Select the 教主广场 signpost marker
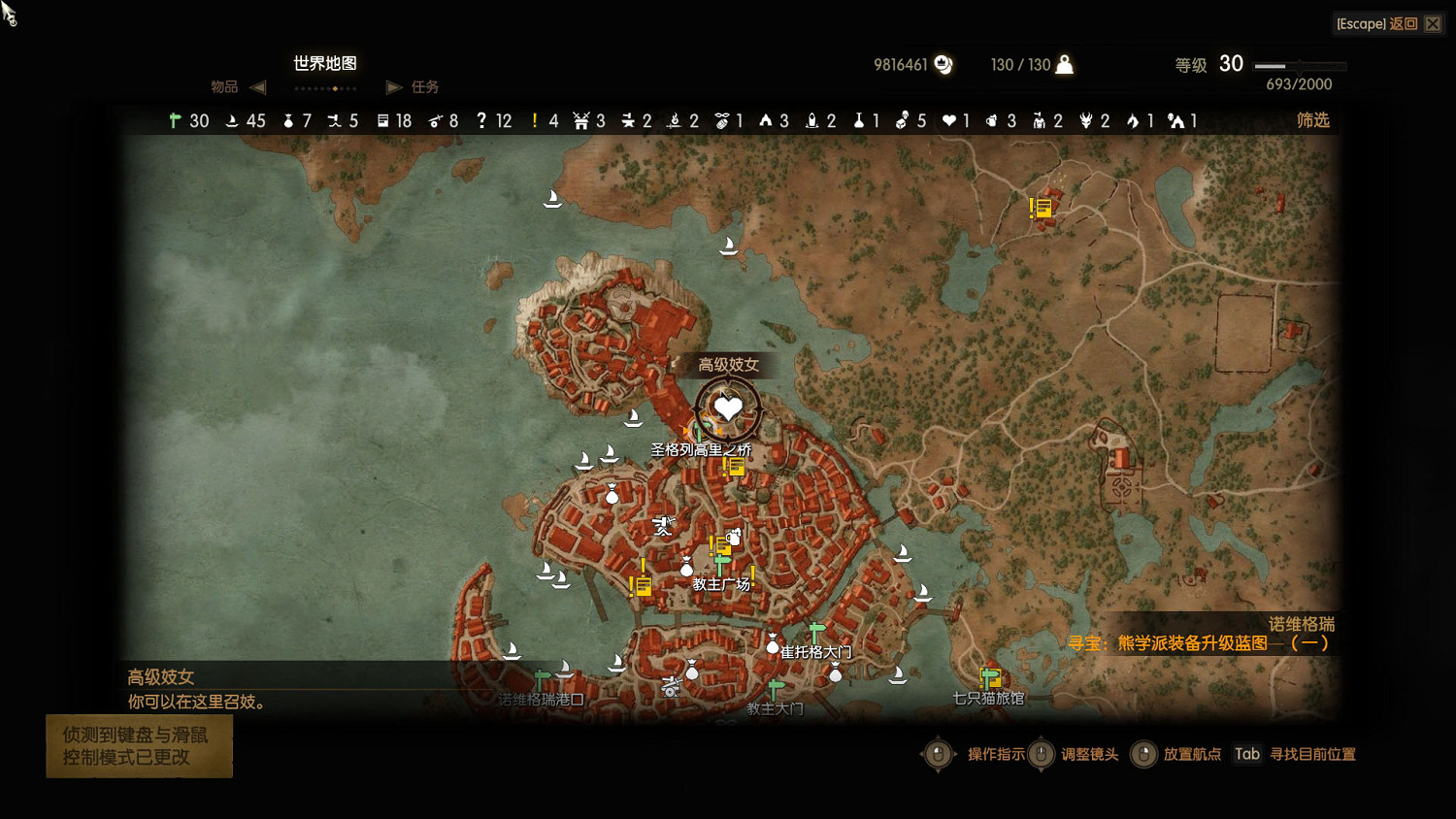 tap(722, 565)
